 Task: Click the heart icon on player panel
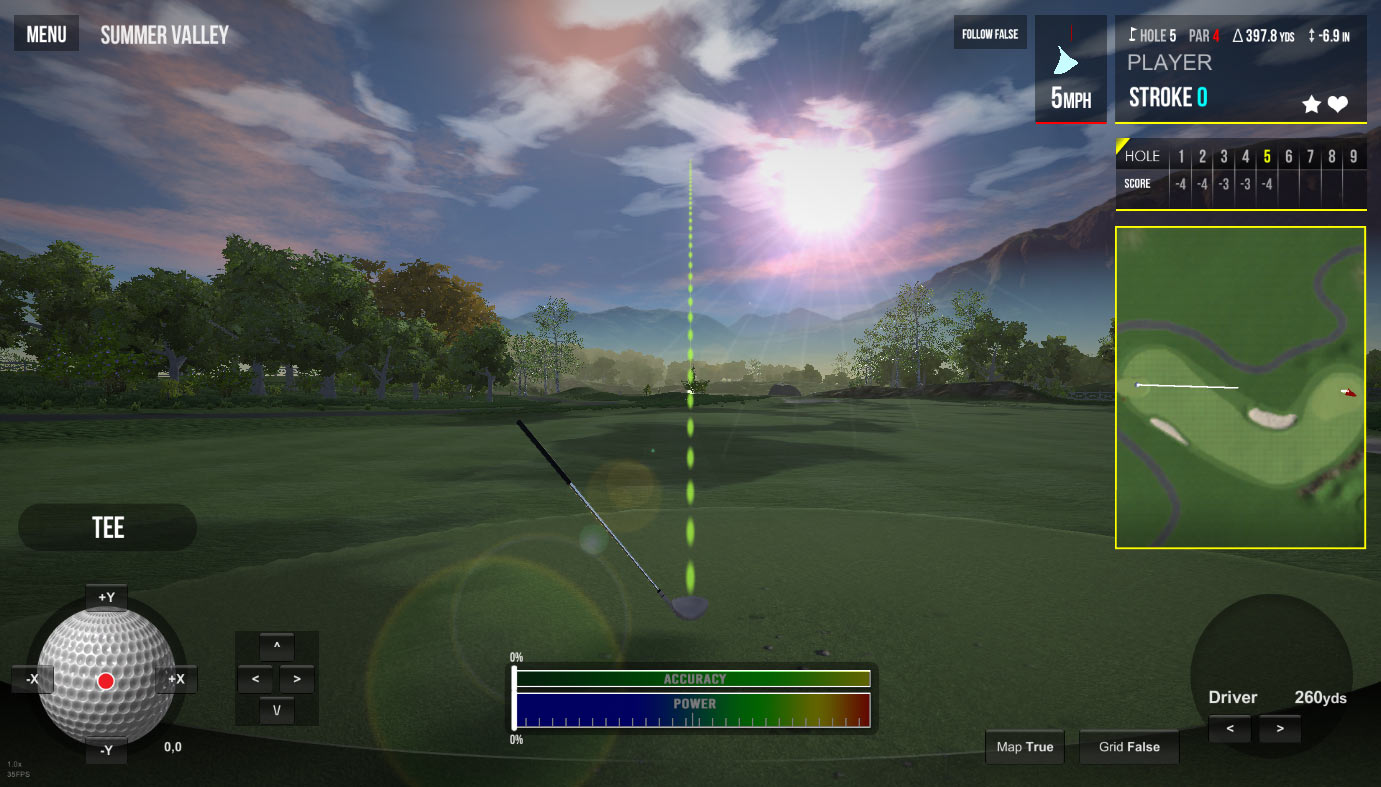pos(1338,104)
